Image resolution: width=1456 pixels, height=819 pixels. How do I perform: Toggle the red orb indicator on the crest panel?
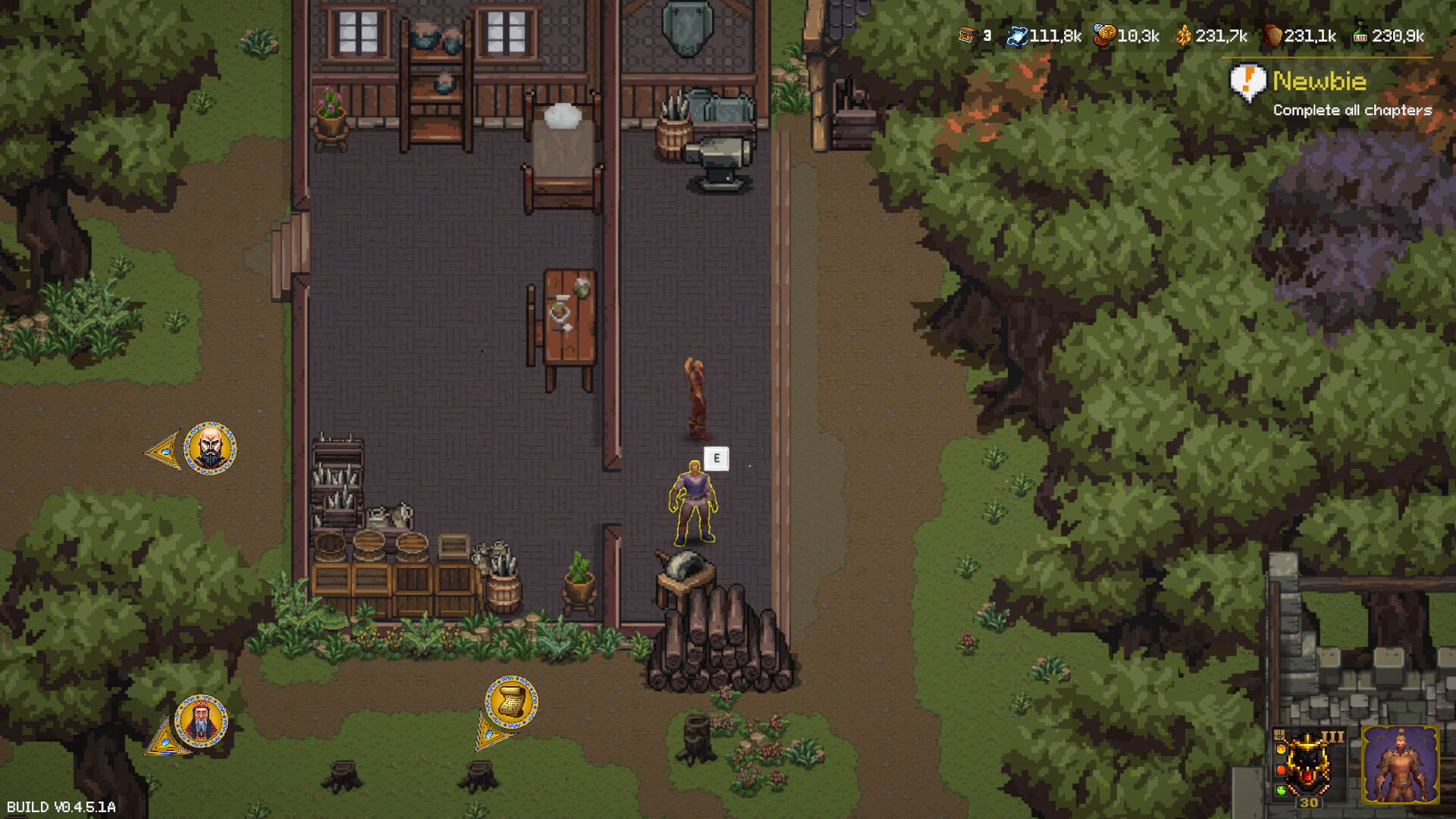click(x=1281, y=770)
